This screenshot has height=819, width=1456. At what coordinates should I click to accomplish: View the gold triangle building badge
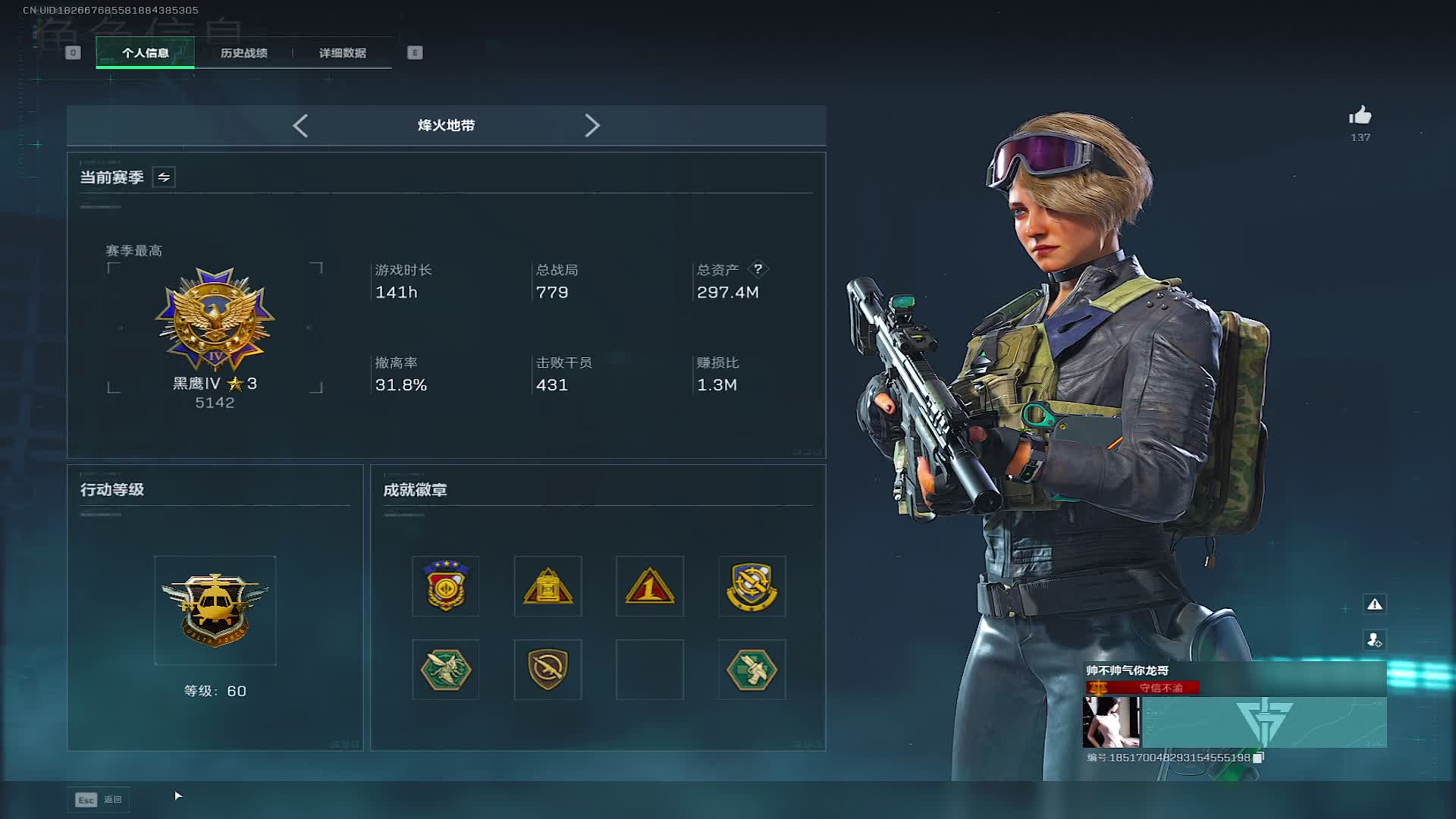548,586
